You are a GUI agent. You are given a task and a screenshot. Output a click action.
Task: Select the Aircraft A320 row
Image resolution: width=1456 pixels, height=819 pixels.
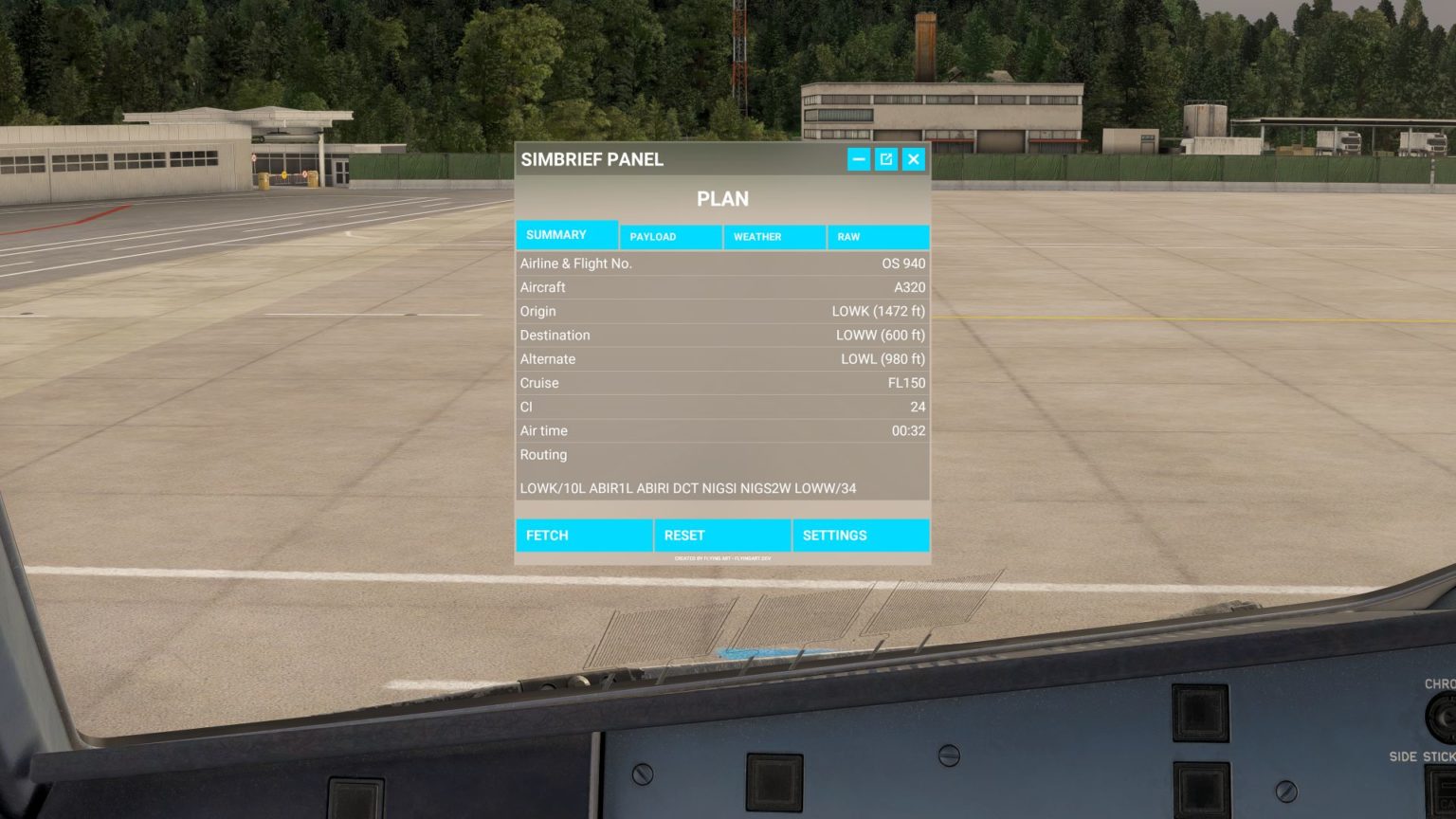[722, 287]
